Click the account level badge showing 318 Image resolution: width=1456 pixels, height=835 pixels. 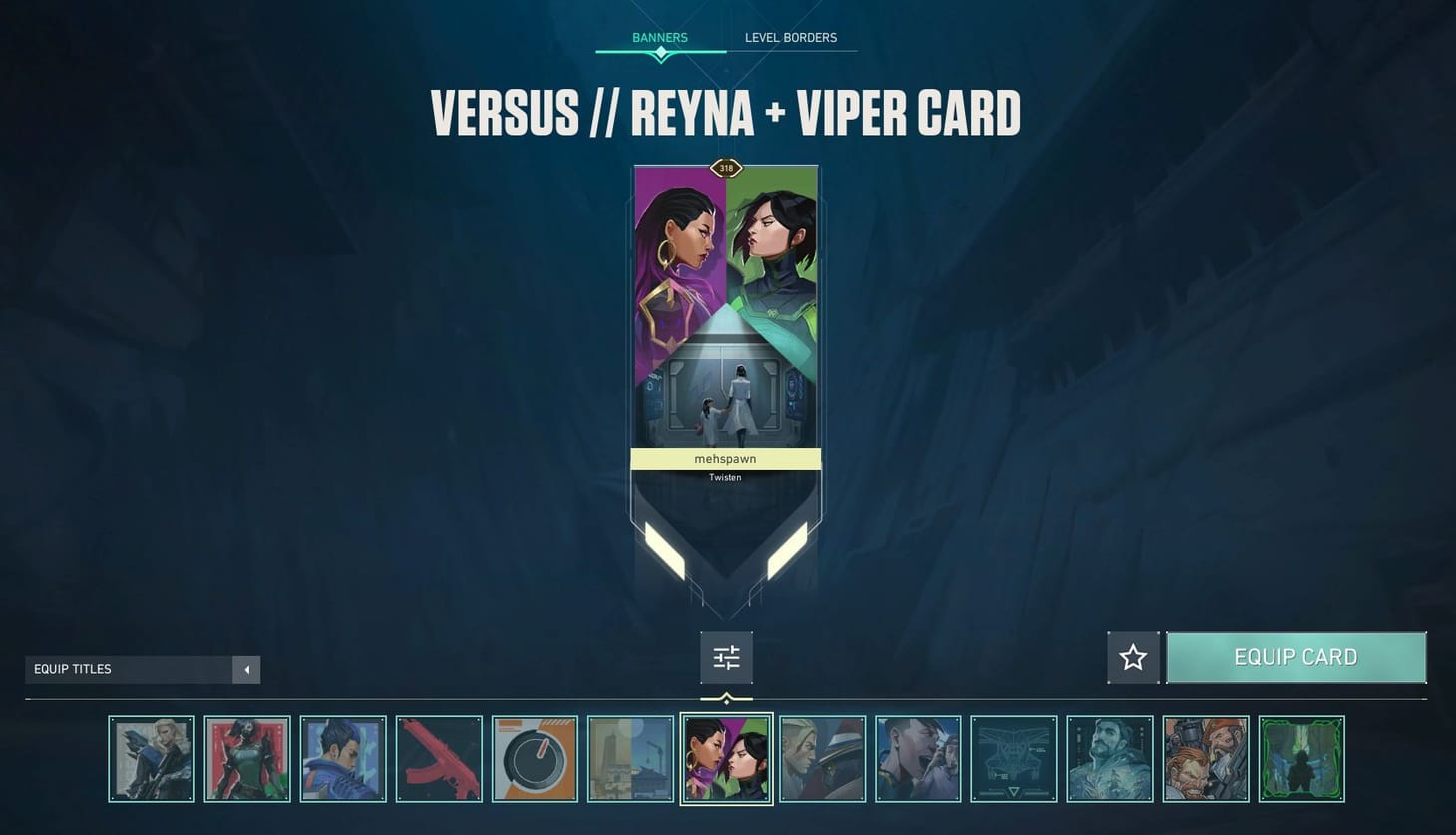(726, 168)
